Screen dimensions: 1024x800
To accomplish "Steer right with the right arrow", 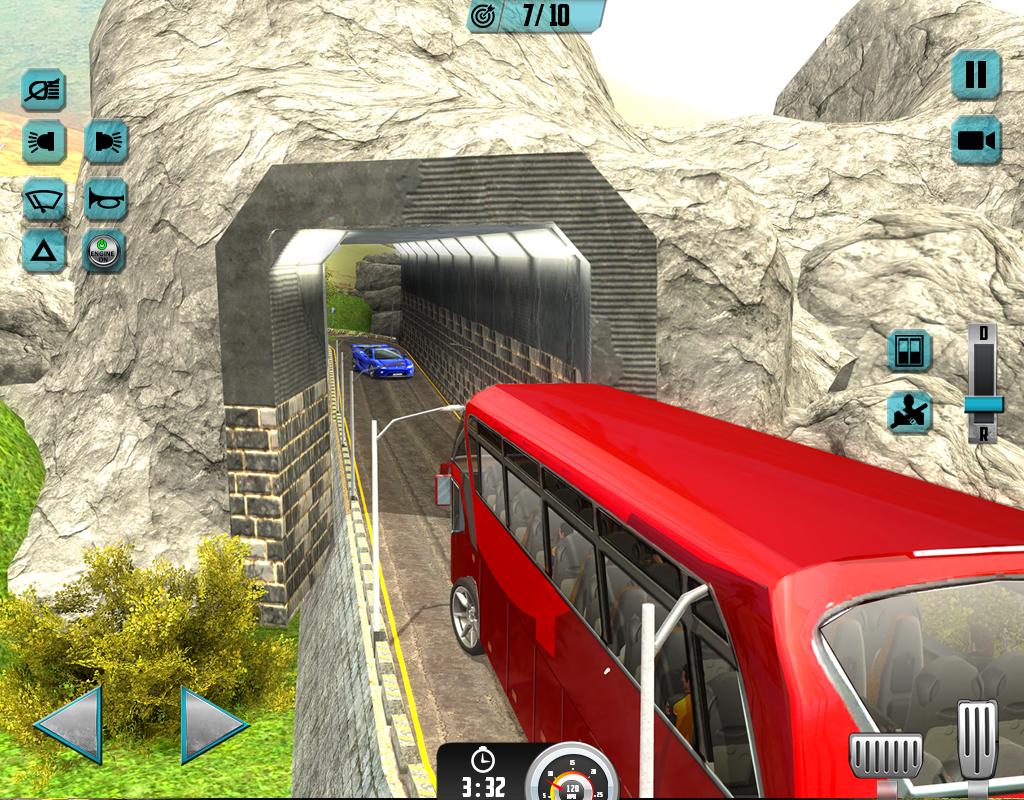I will 213,725.
